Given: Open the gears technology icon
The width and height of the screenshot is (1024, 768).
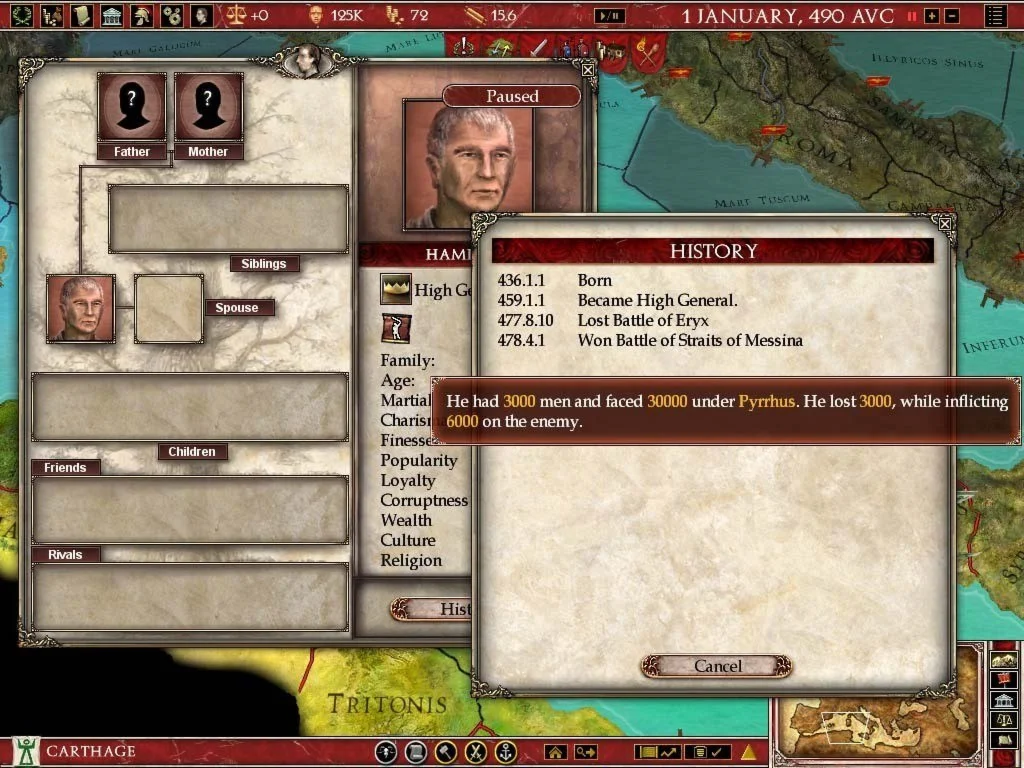Looking at the screenshot, I should (x=172, y=15).
